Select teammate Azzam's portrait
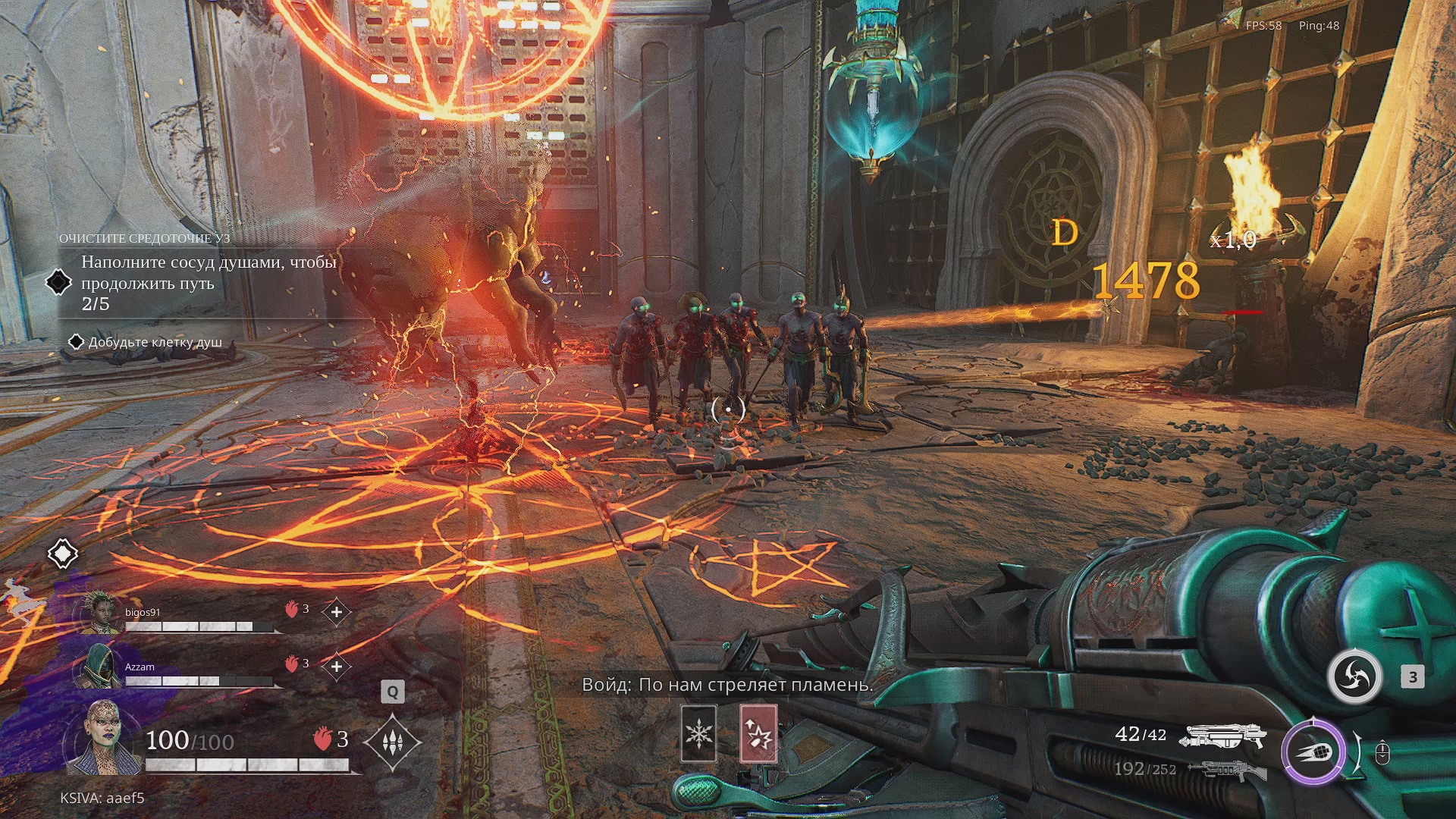Image resolution: width=1456 pixels, height=819 pixels. (x=99, y=667)
